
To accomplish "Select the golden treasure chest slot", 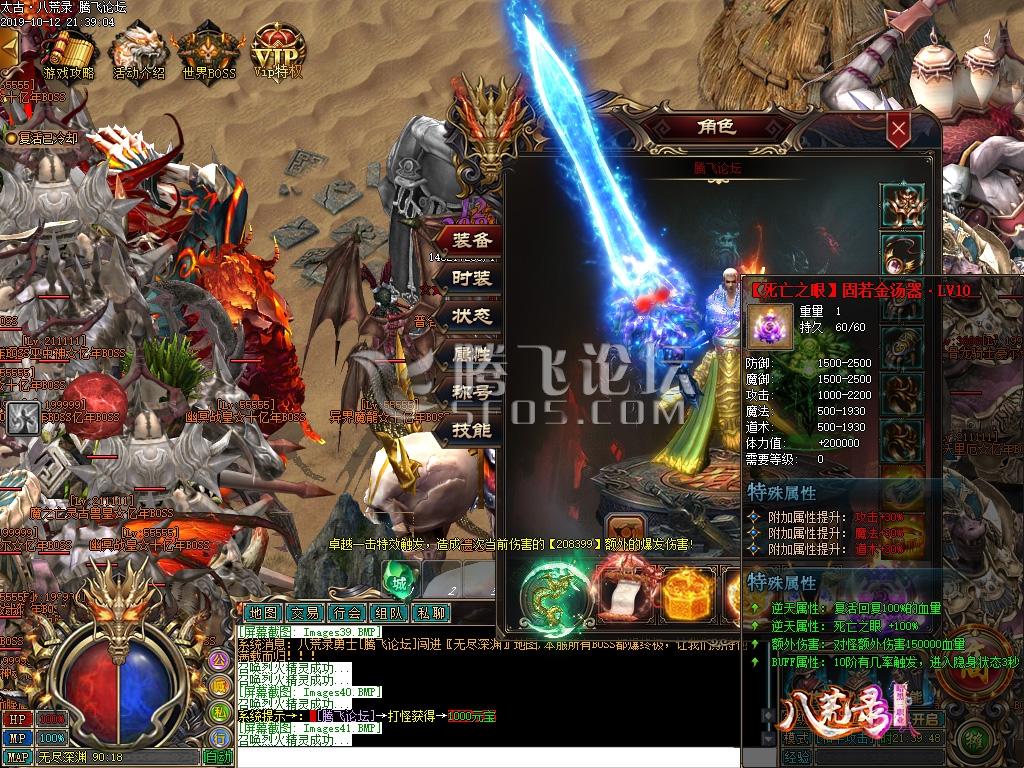I will pyautogui.click(x=690, y=593).
